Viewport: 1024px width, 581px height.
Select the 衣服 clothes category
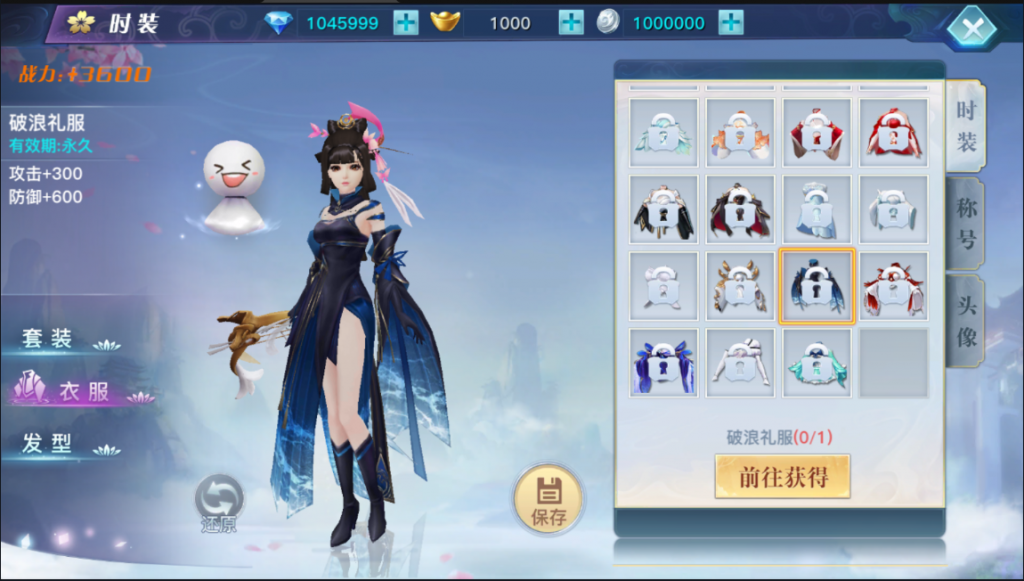pyautogui.click(x=80, y=391)
